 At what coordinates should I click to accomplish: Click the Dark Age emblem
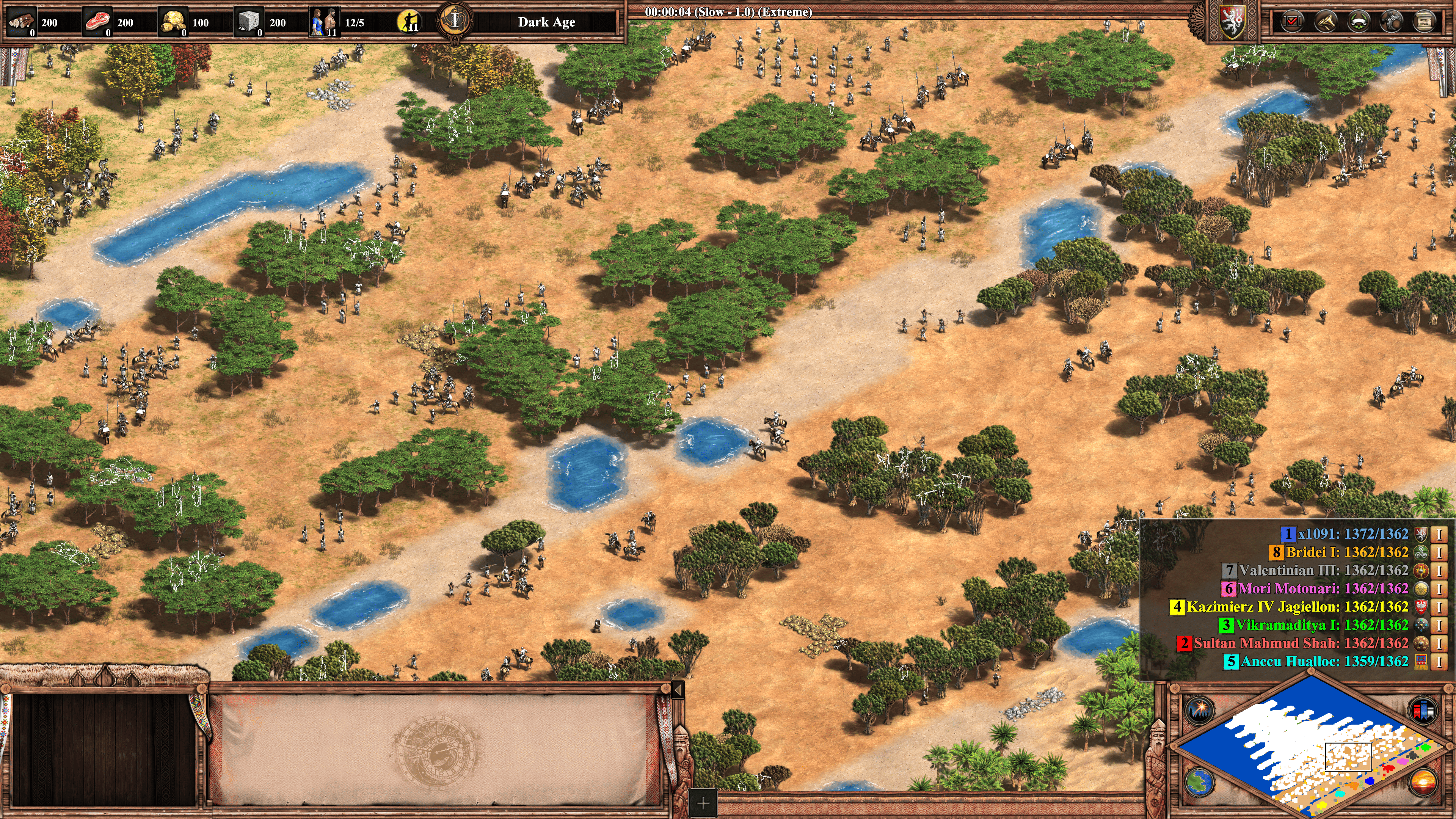pos(455,21)
